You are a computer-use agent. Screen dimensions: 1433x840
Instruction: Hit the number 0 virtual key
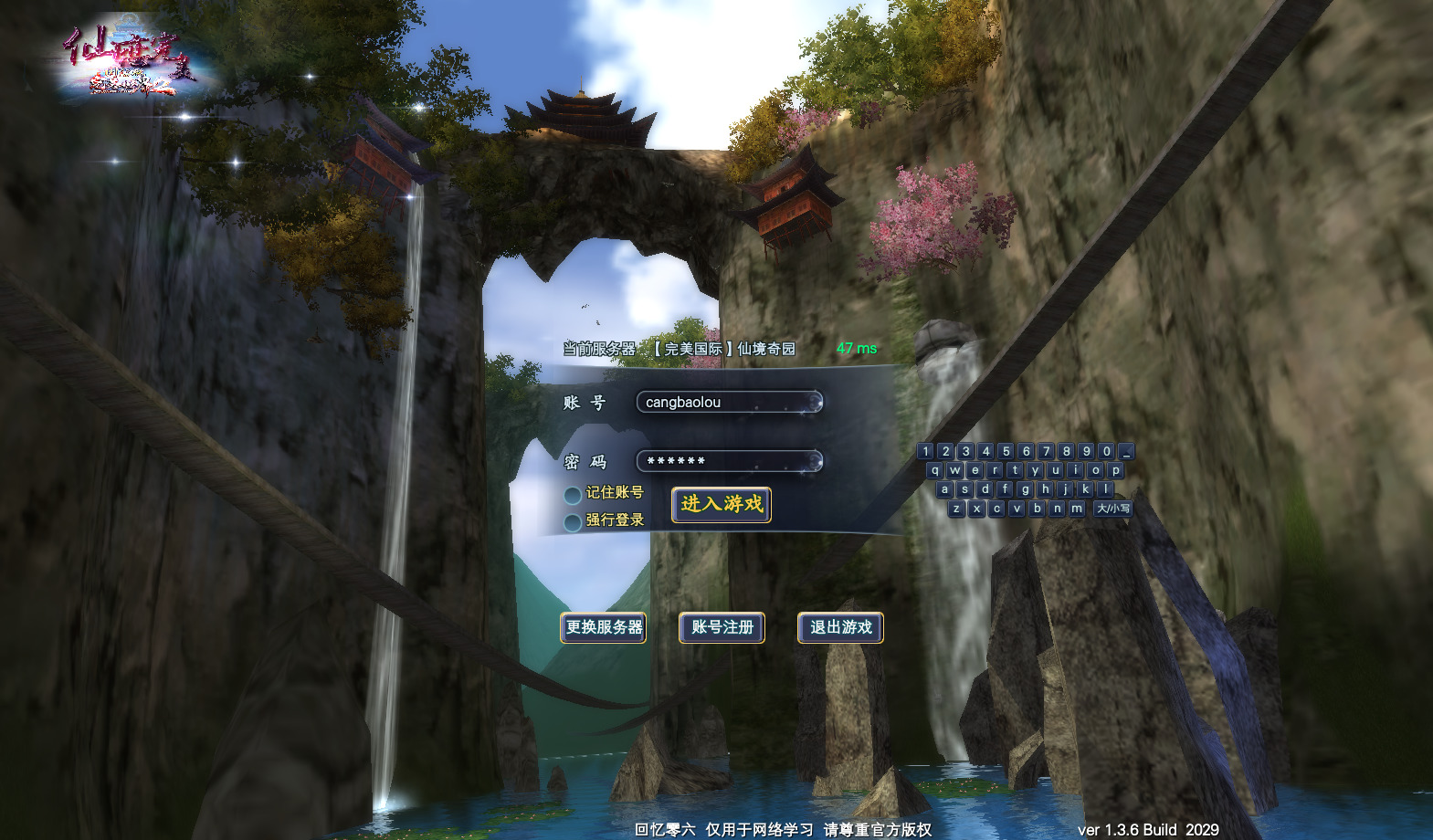[1106, 451]
